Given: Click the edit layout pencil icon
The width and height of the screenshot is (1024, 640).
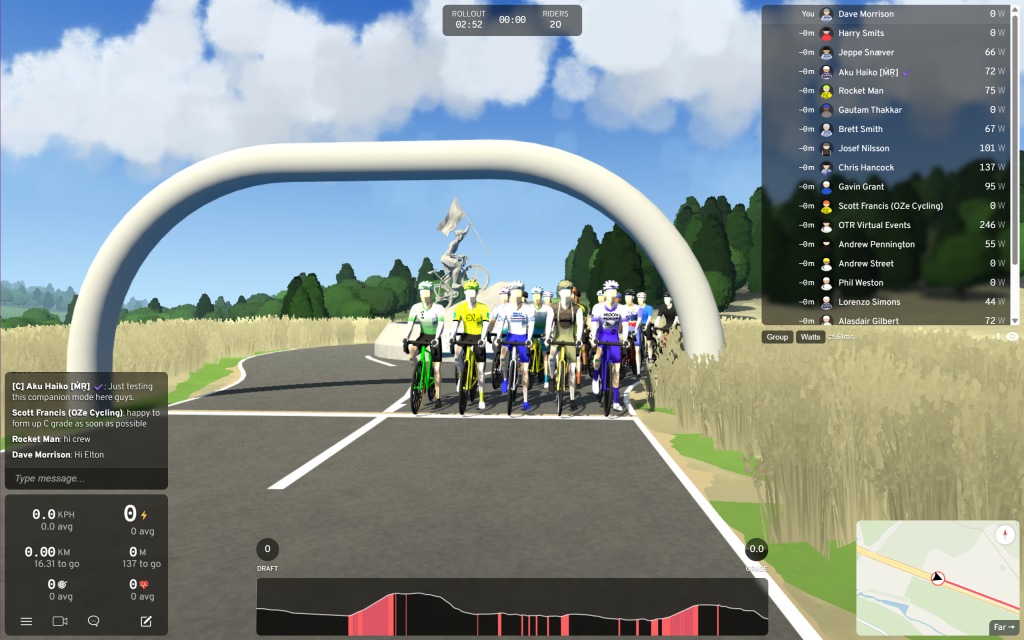Looking at the screenshot, I should pyautogui.click(x=146, y=621).
